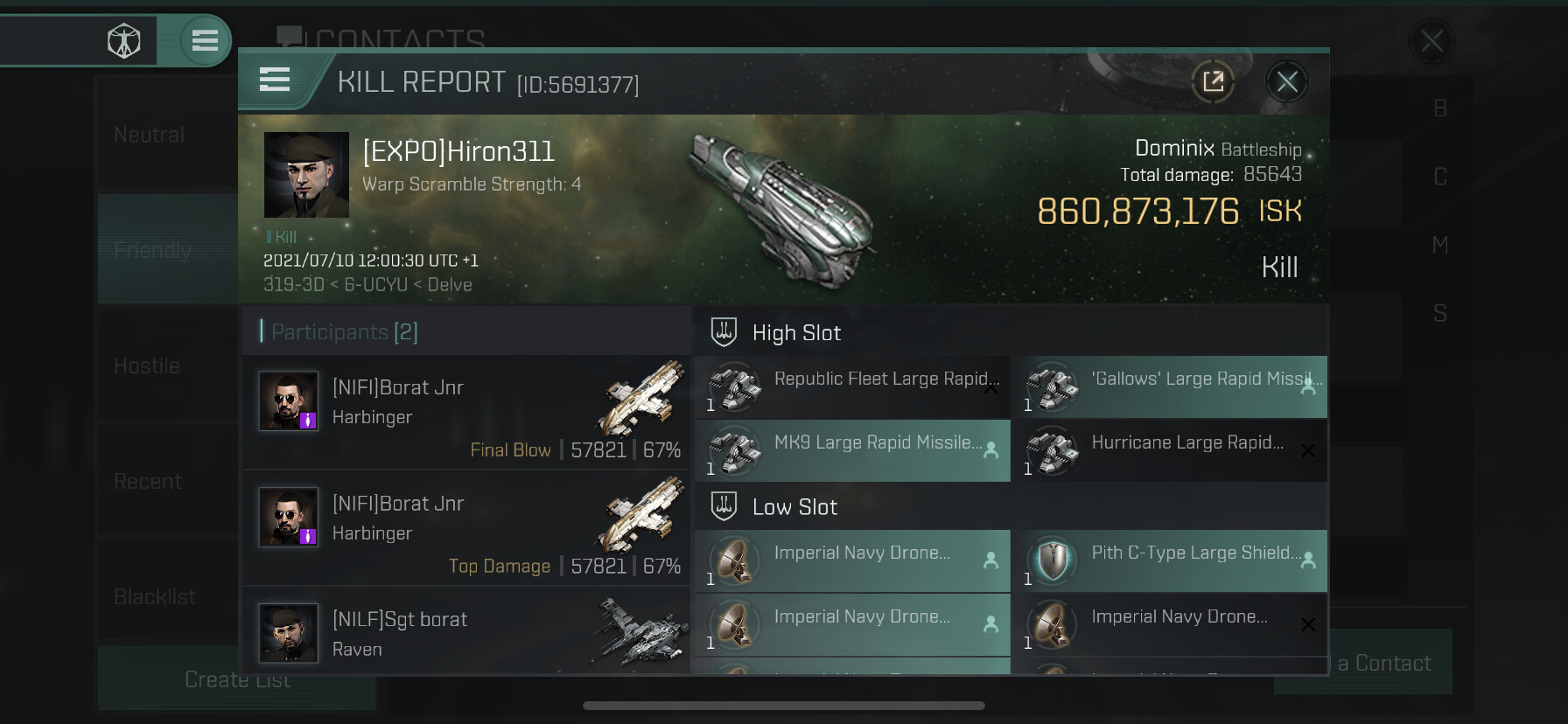Open the main menu button beside character icon
Viewport: 1568px width, 724px height.
click(x=205, y=40)
